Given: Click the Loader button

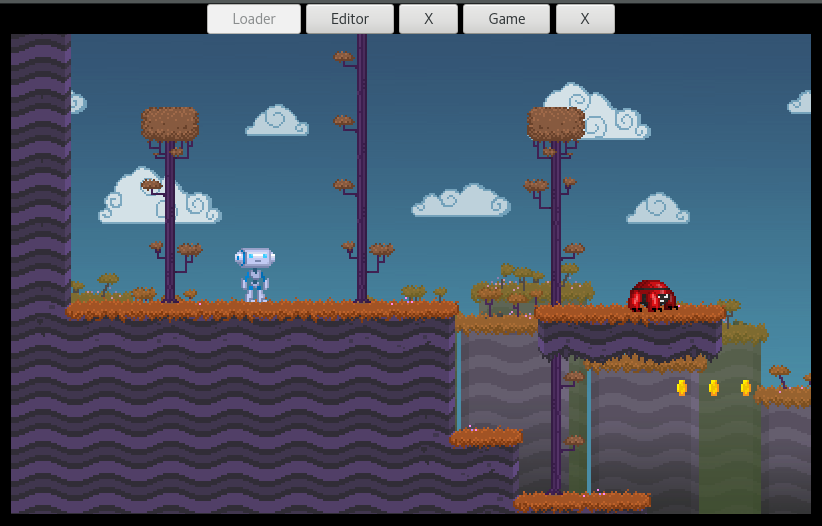Looking at the screenshot, I should 254,19.
